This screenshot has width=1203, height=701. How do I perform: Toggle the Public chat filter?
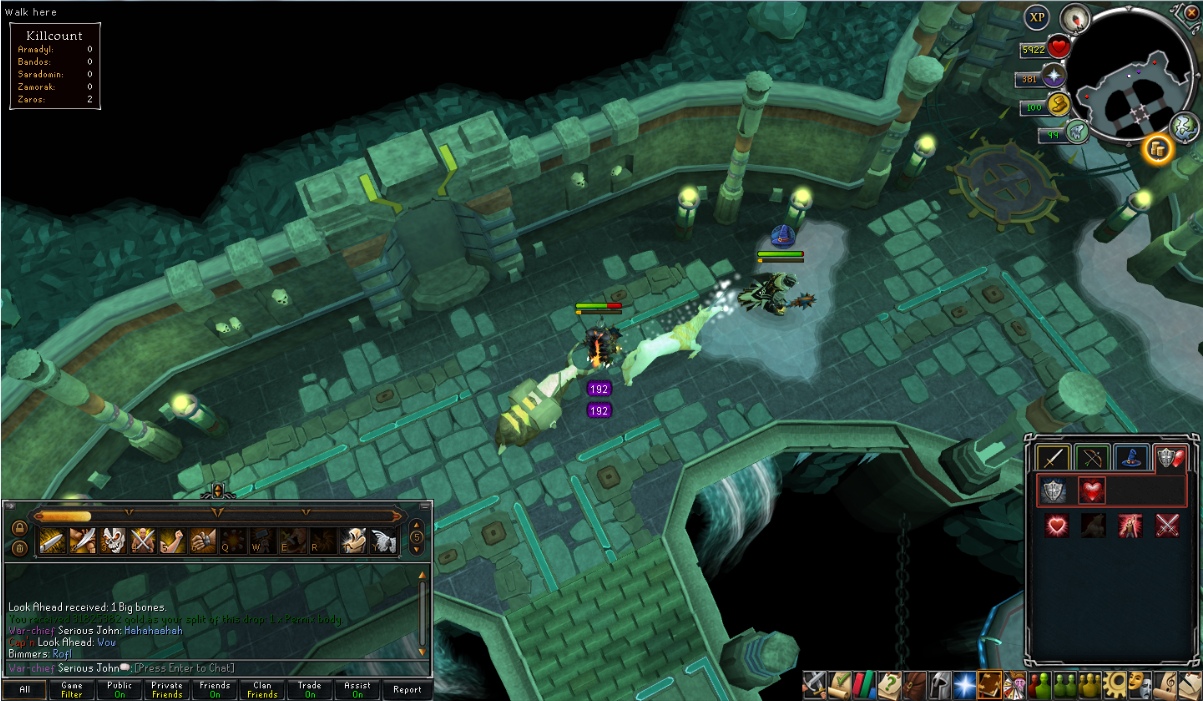120,690
